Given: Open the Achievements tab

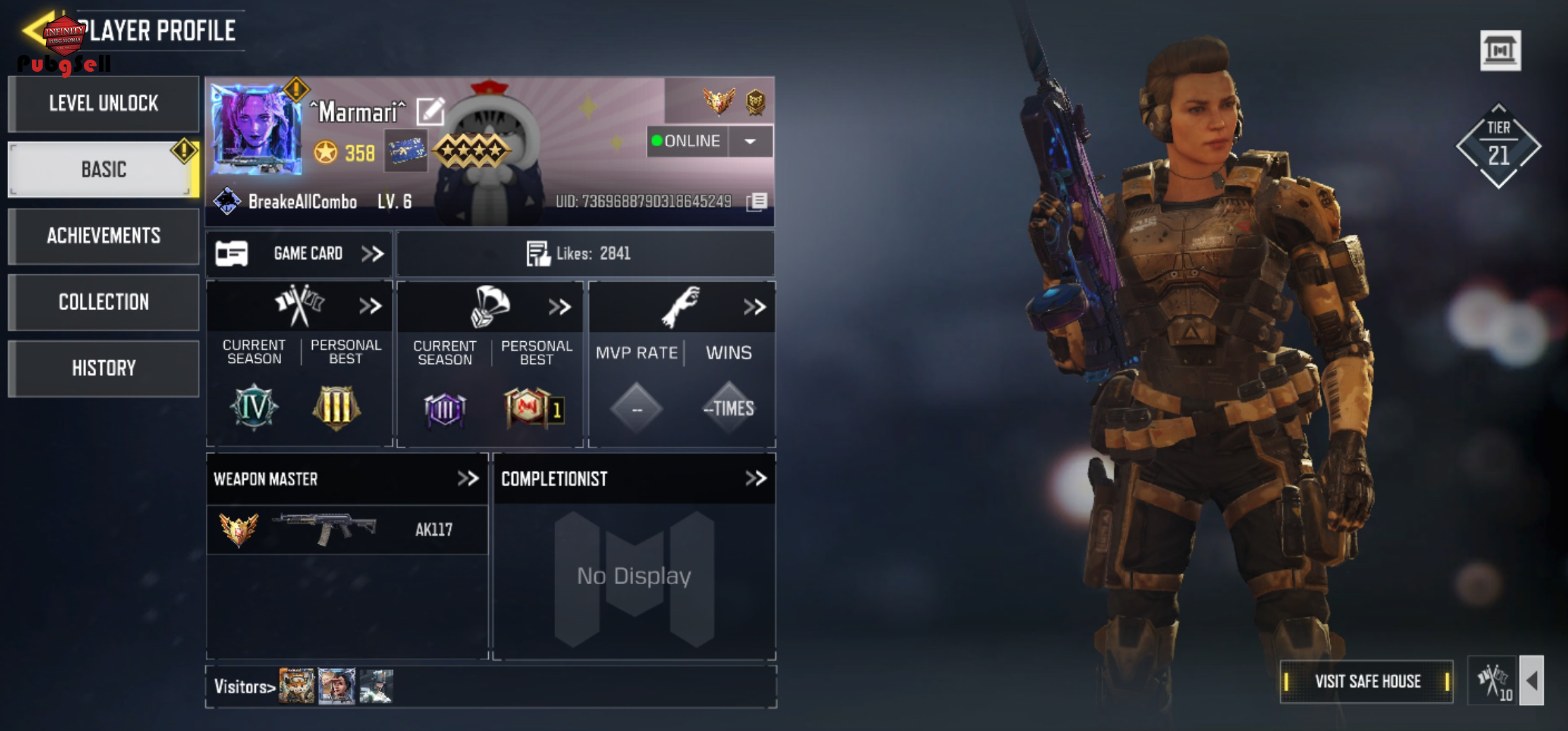Looking at the screenshot, I should pyautogui.click(x=104, y=236).
